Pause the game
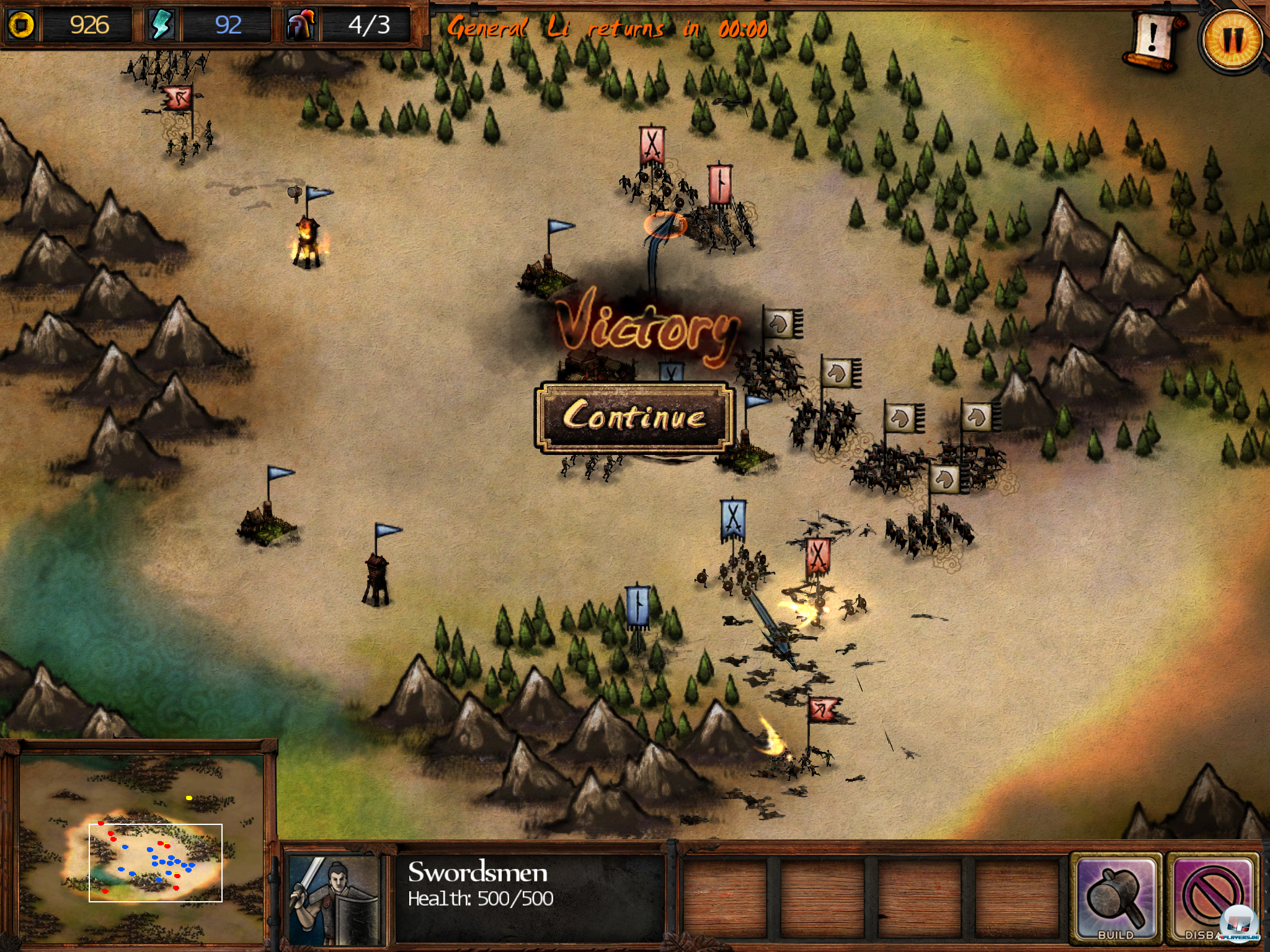The width and height of the screenshot is (1270, 952). tap(1232, 40)
